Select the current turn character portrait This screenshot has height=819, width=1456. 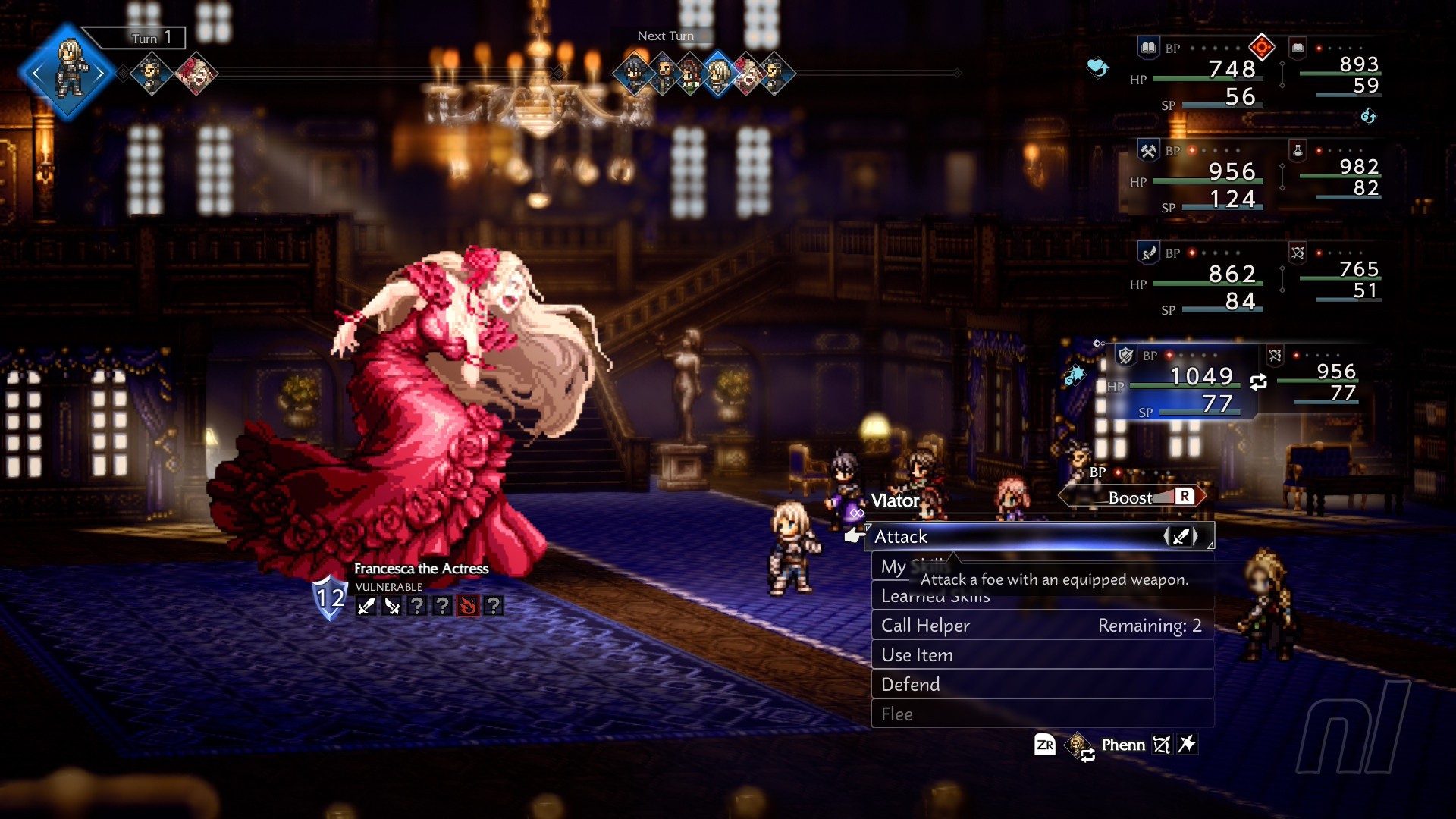pos(68,72)
